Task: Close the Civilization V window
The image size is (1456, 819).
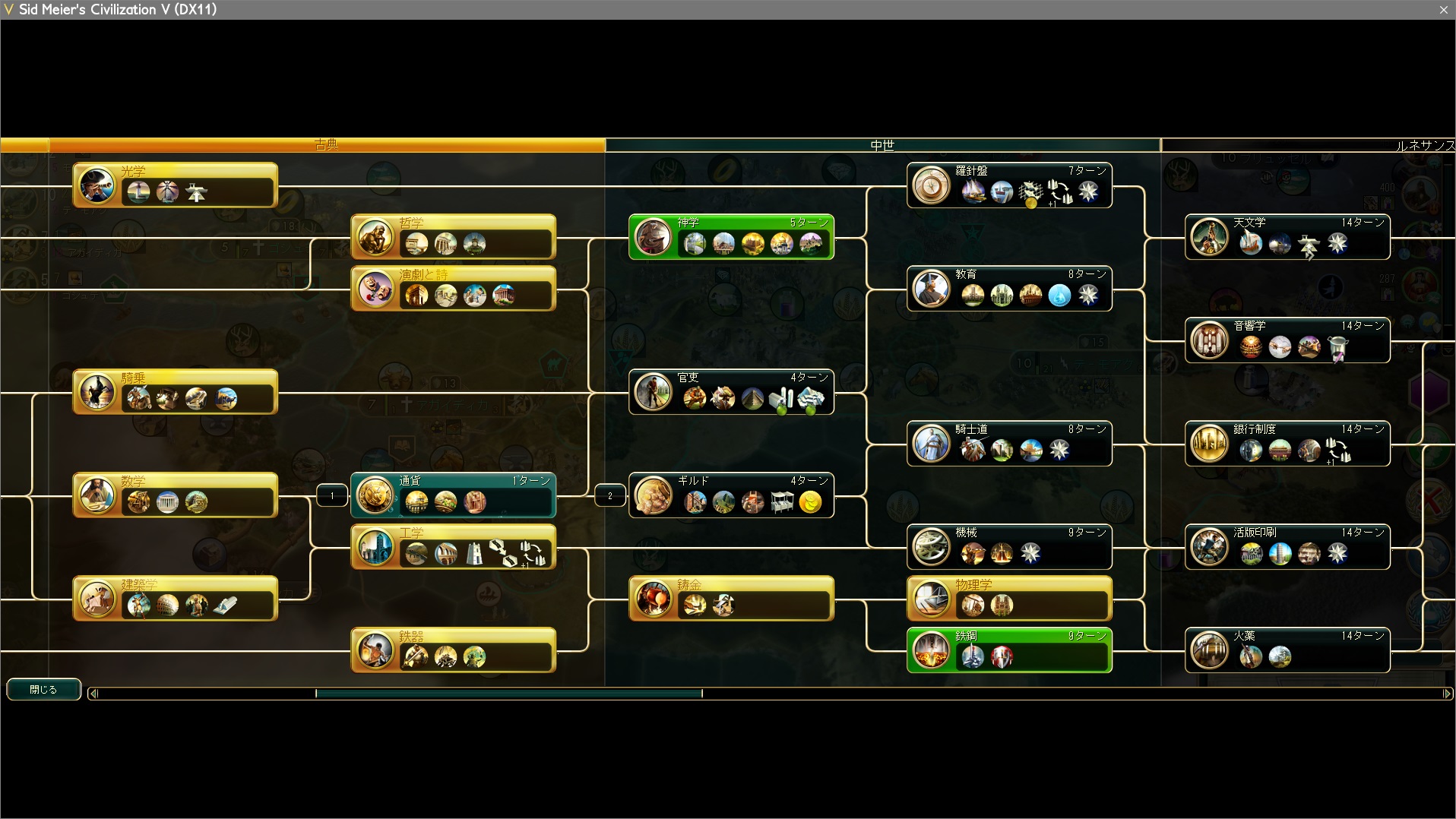Action: (x=1443, y=10)
